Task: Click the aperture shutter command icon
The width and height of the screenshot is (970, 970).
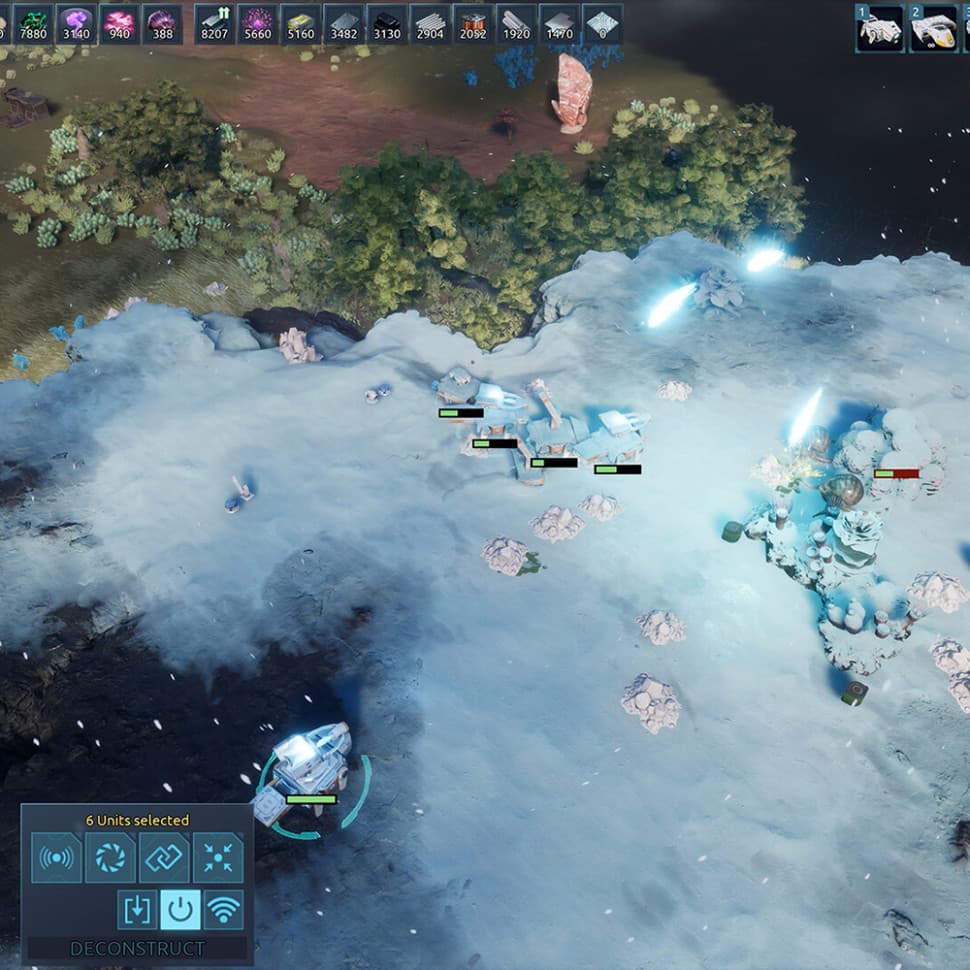Action: click(110, 857)
